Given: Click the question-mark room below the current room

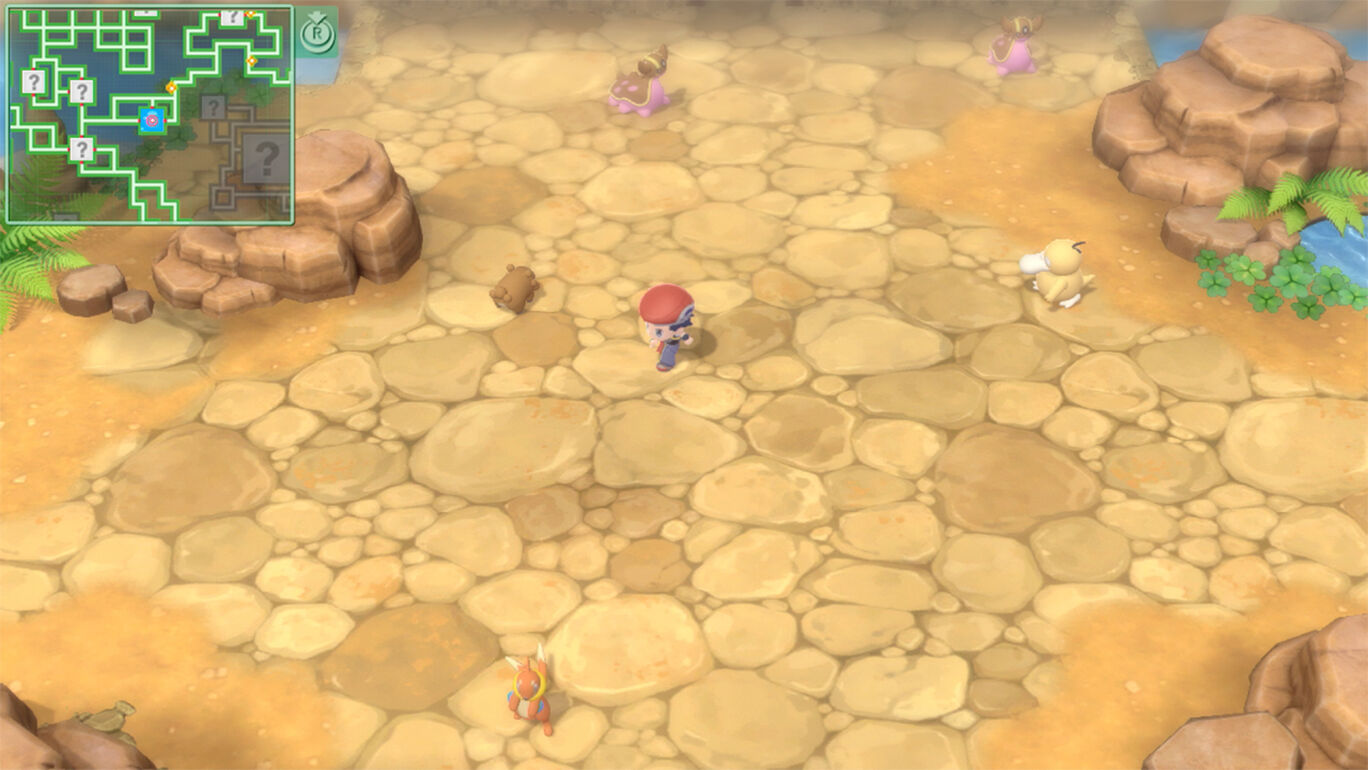Looking at the screenshot, I should click(82, 149).
